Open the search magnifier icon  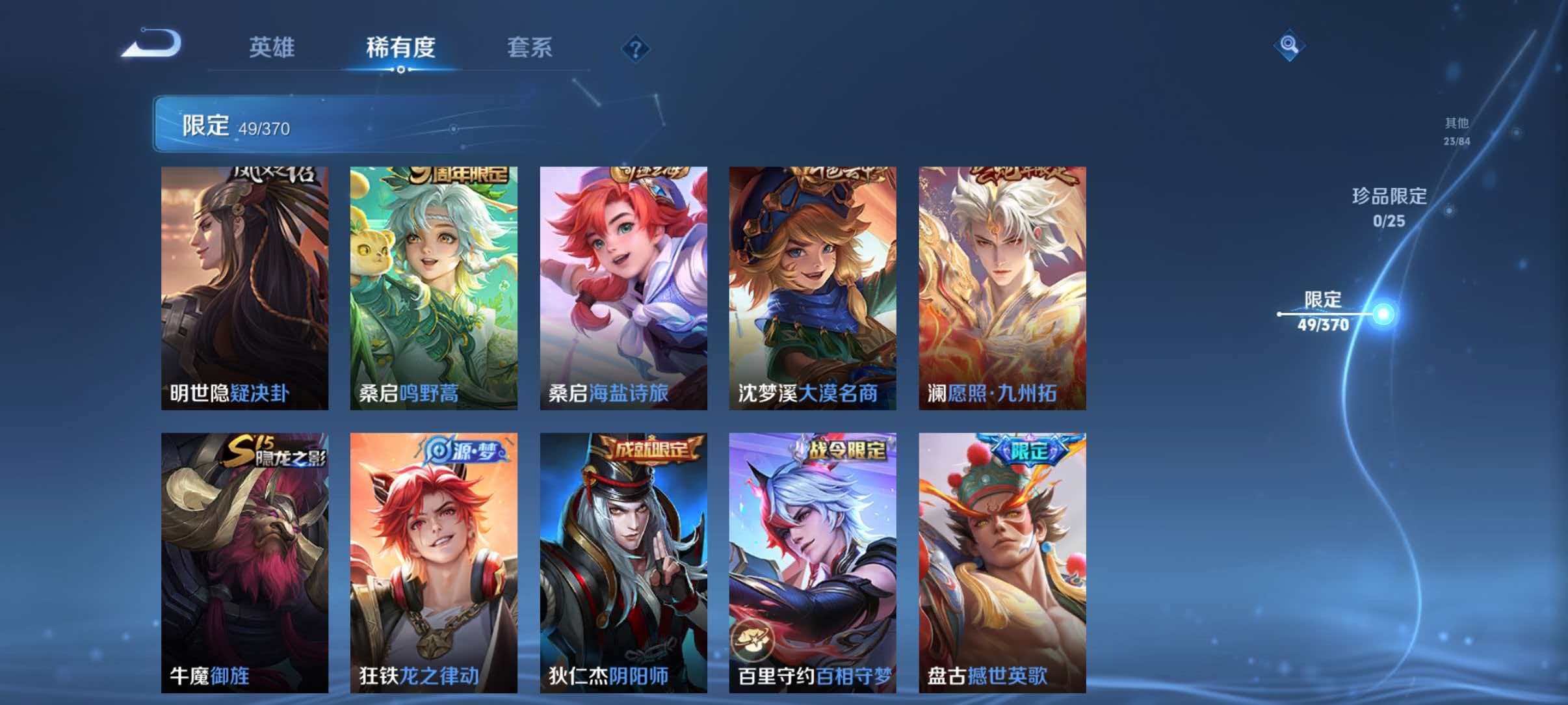[1290, 46]
